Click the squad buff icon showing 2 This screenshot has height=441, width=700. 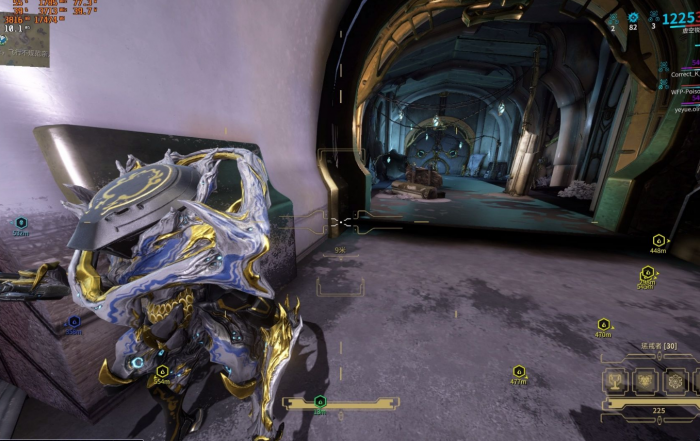coord(613,18)
